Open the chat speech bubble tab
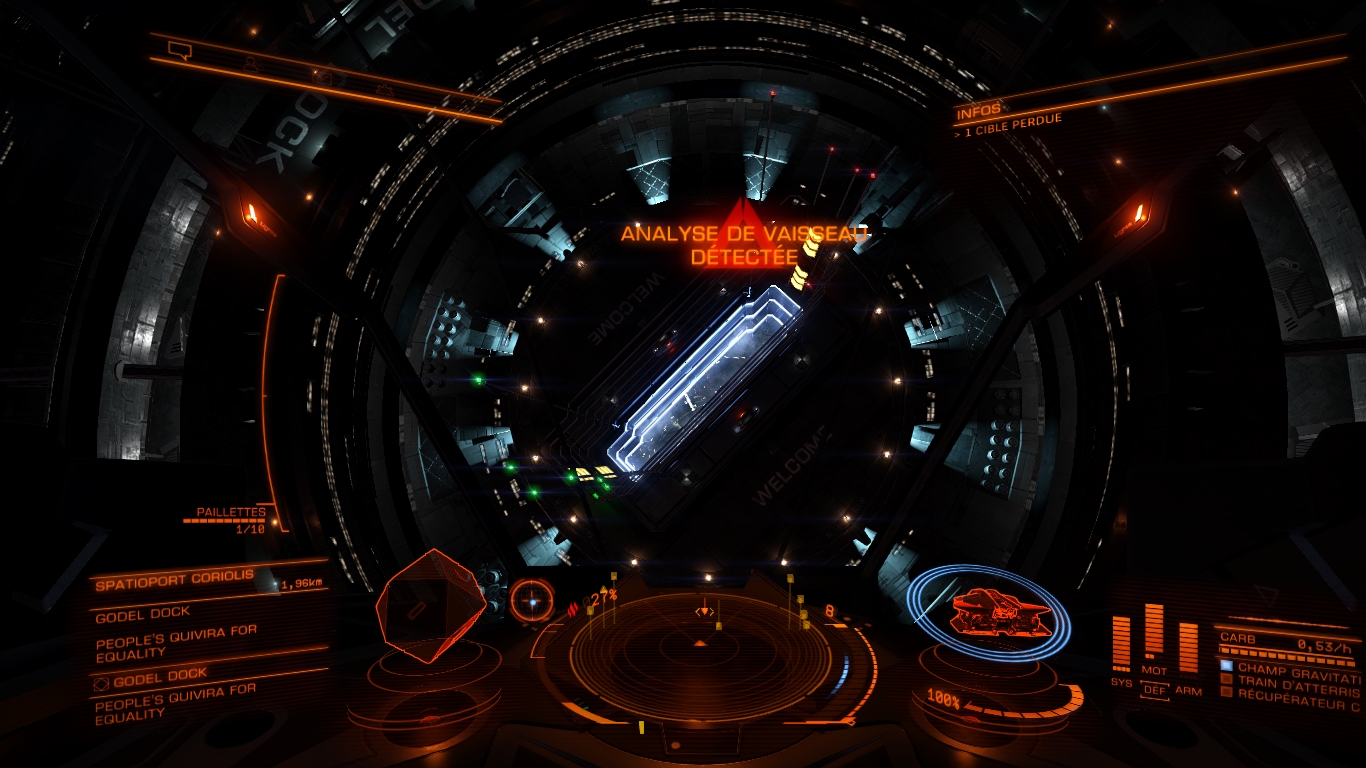Image resolution: width=1366 pixels, height=768 pixels. 180,49
